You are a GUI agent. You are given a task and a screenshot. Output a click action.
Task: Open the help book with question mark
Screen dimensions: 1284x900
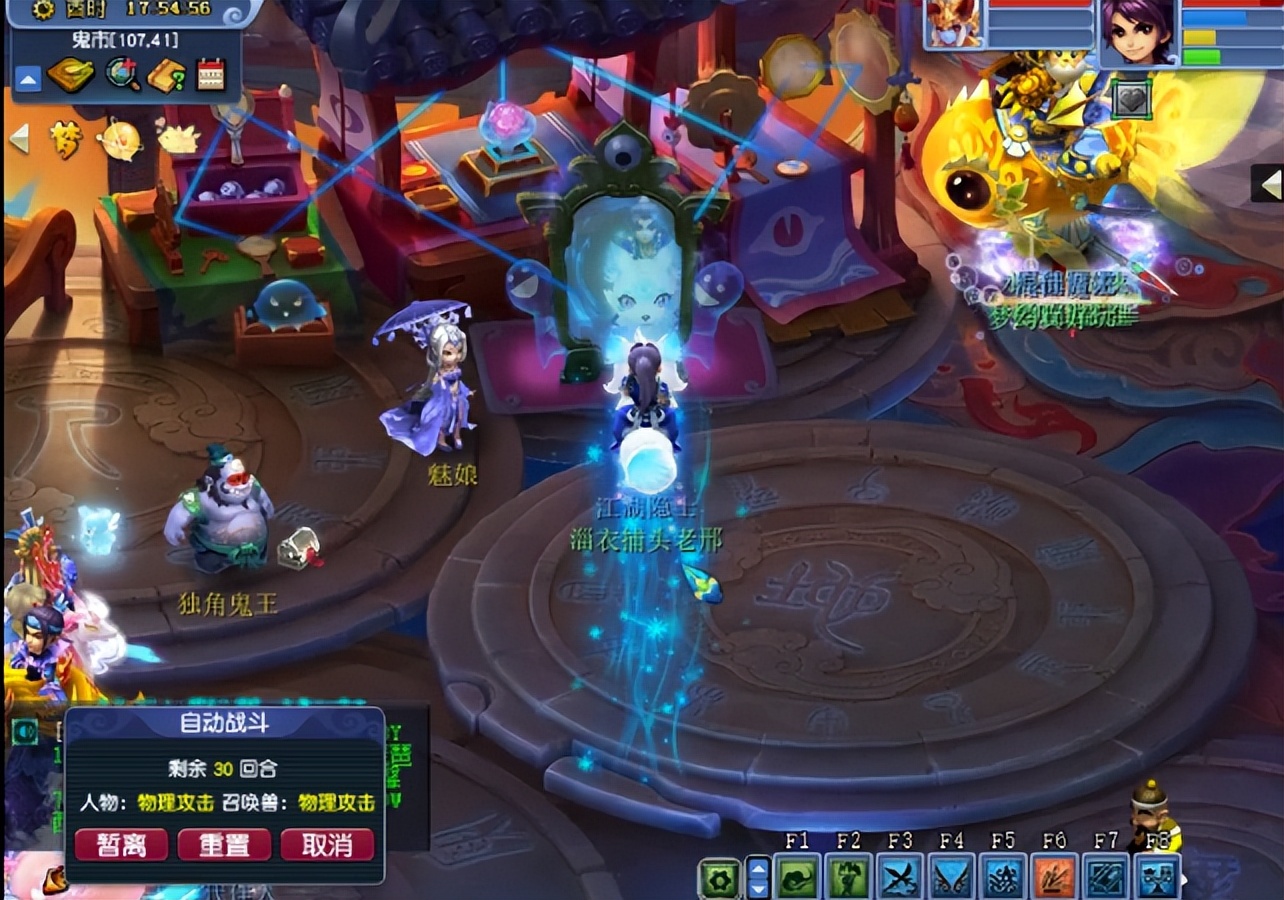166,75
